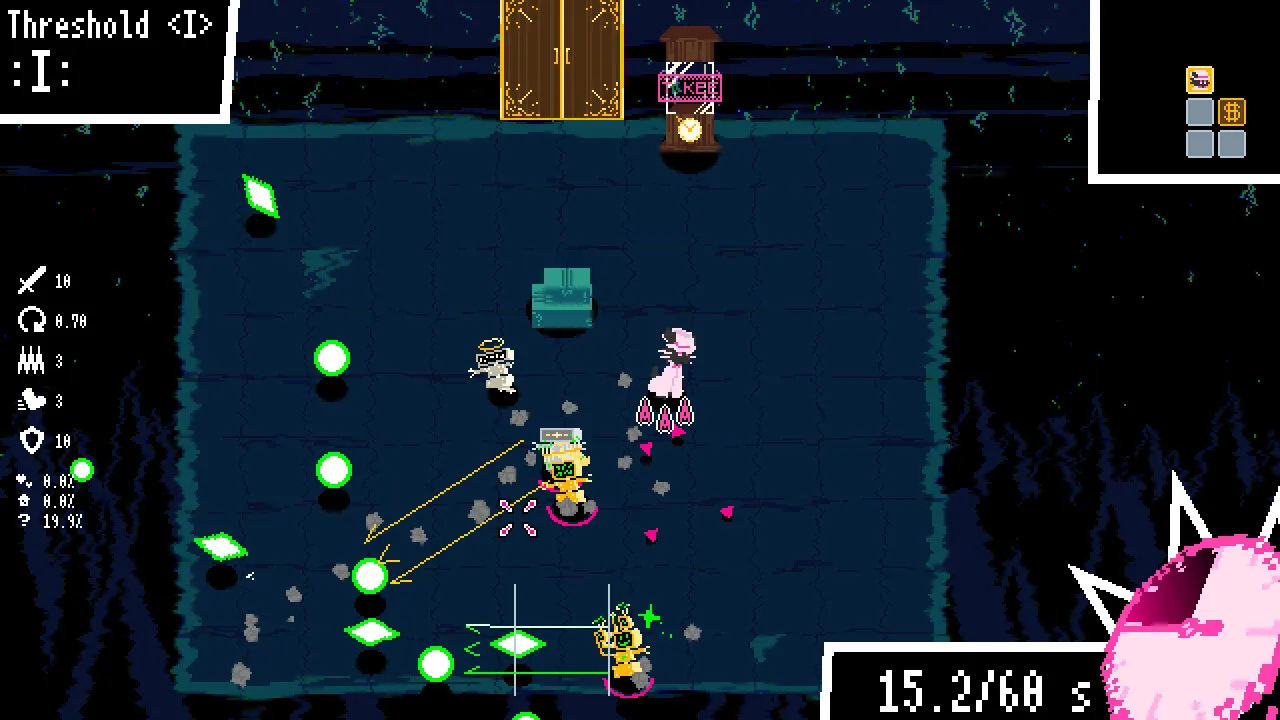Click the circular reload speed icon
This screenshot has height=720, width=1280.
pos(31,320)
